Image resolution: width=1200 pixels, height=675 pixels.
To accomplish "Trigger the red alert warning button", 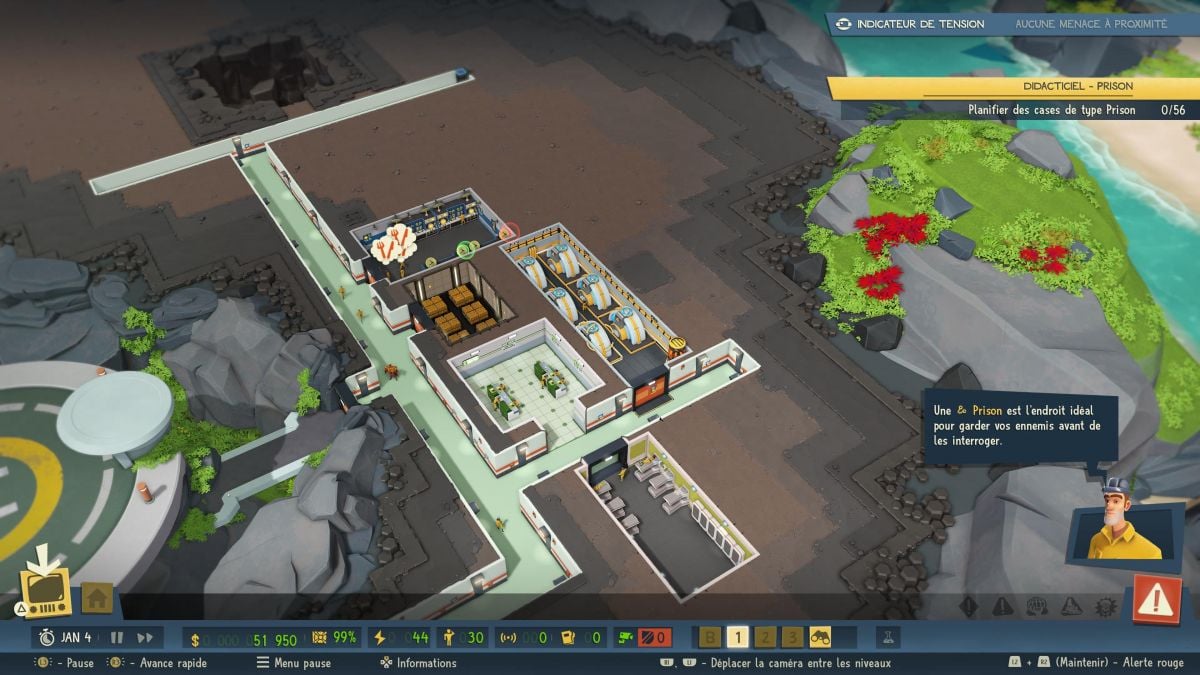I will [x=1156, y=599].
